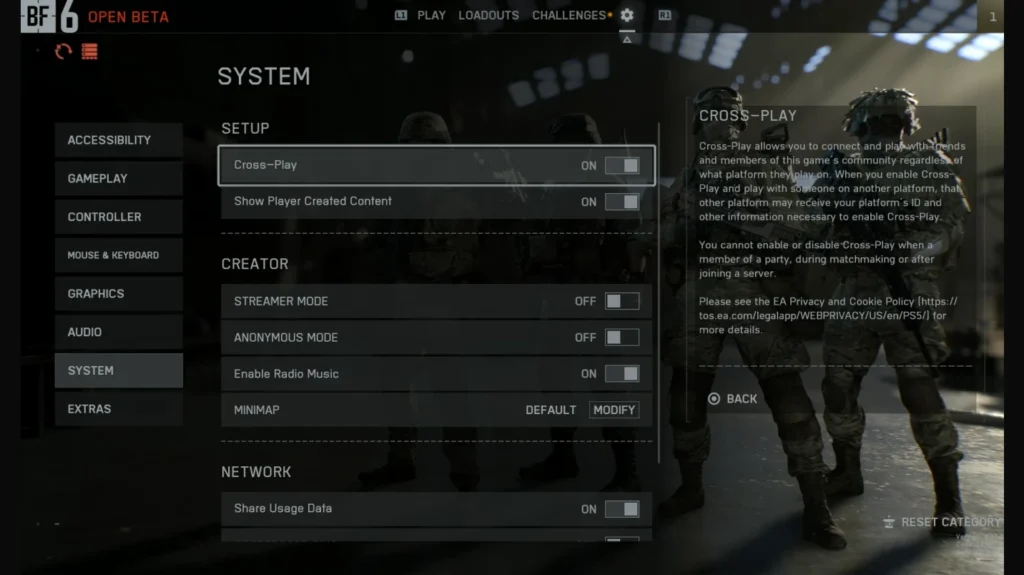This screenshot has height=575, width=1024.
Task: Go to the Play tab
Action: [x=431, y=16]
